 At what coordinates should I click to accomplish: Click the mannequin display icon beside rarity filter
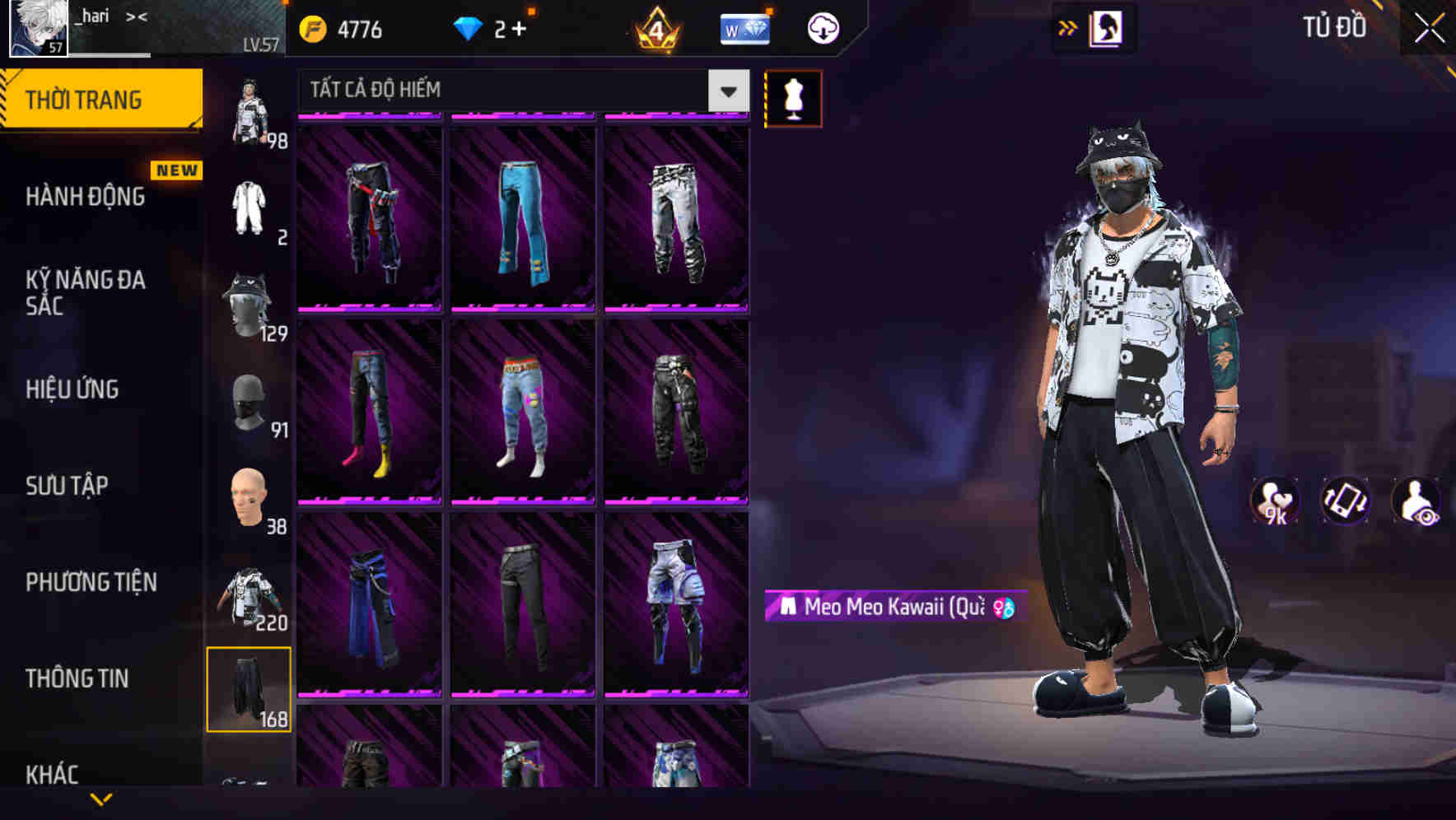794,97
